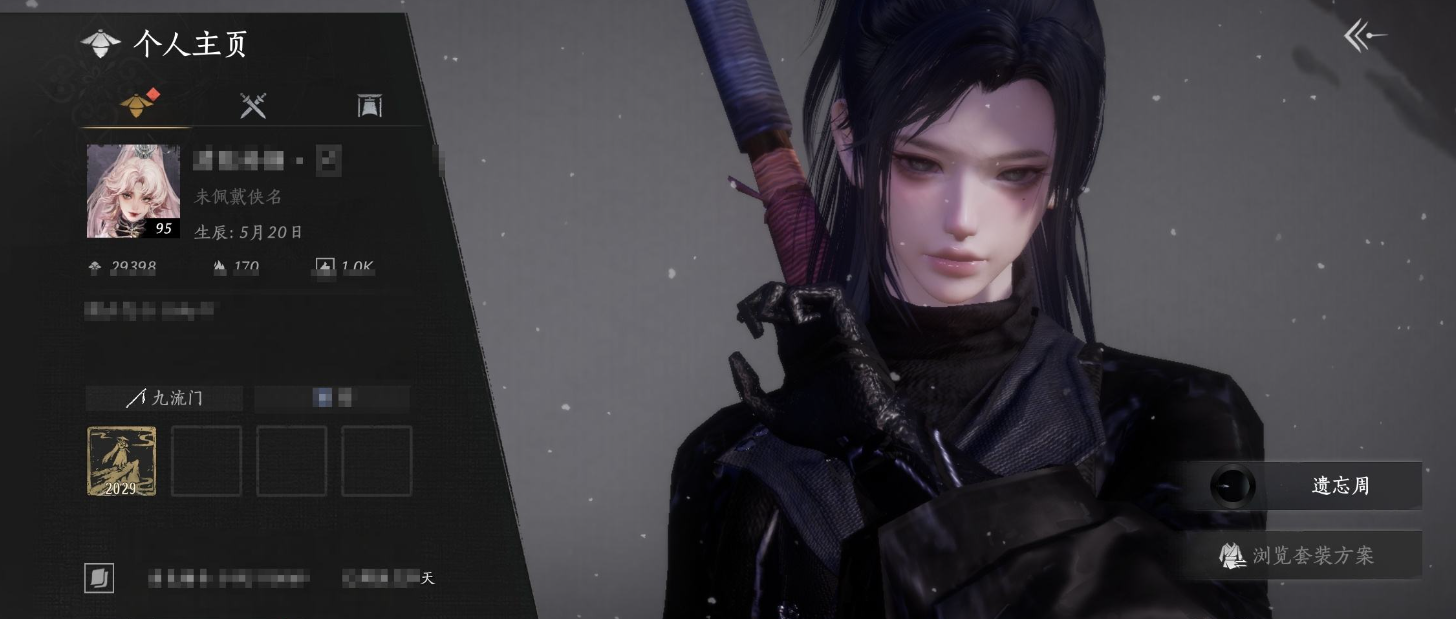Select the profile tab with red dot
This screenshot has height=619, width=1456.
point(137,105)
